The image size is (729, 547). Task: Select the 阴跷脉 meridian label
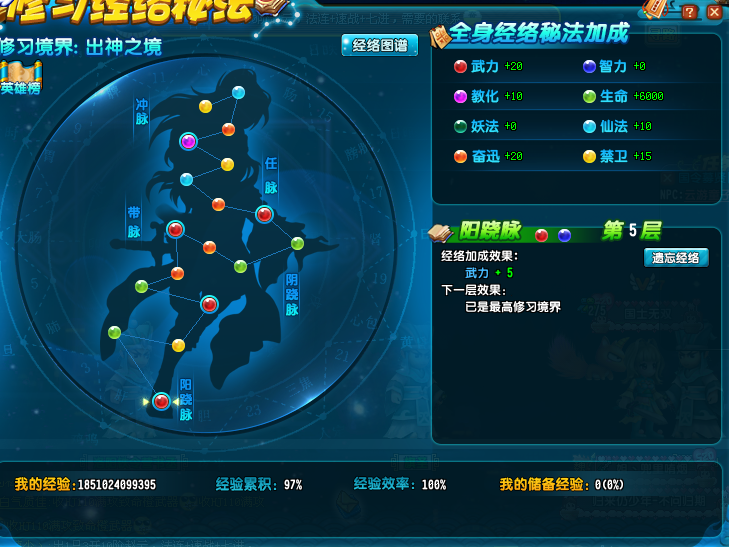click(x=292, y=295)
